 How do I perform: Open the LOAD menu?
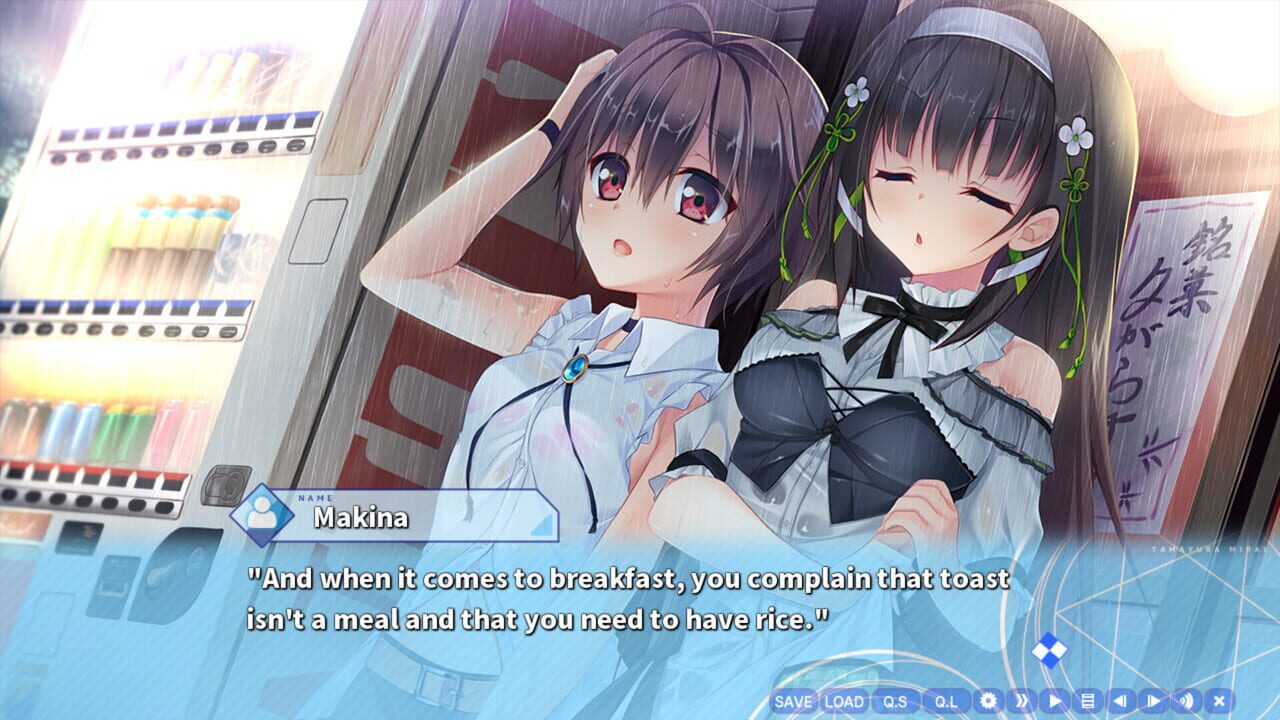tap(843, 704)
